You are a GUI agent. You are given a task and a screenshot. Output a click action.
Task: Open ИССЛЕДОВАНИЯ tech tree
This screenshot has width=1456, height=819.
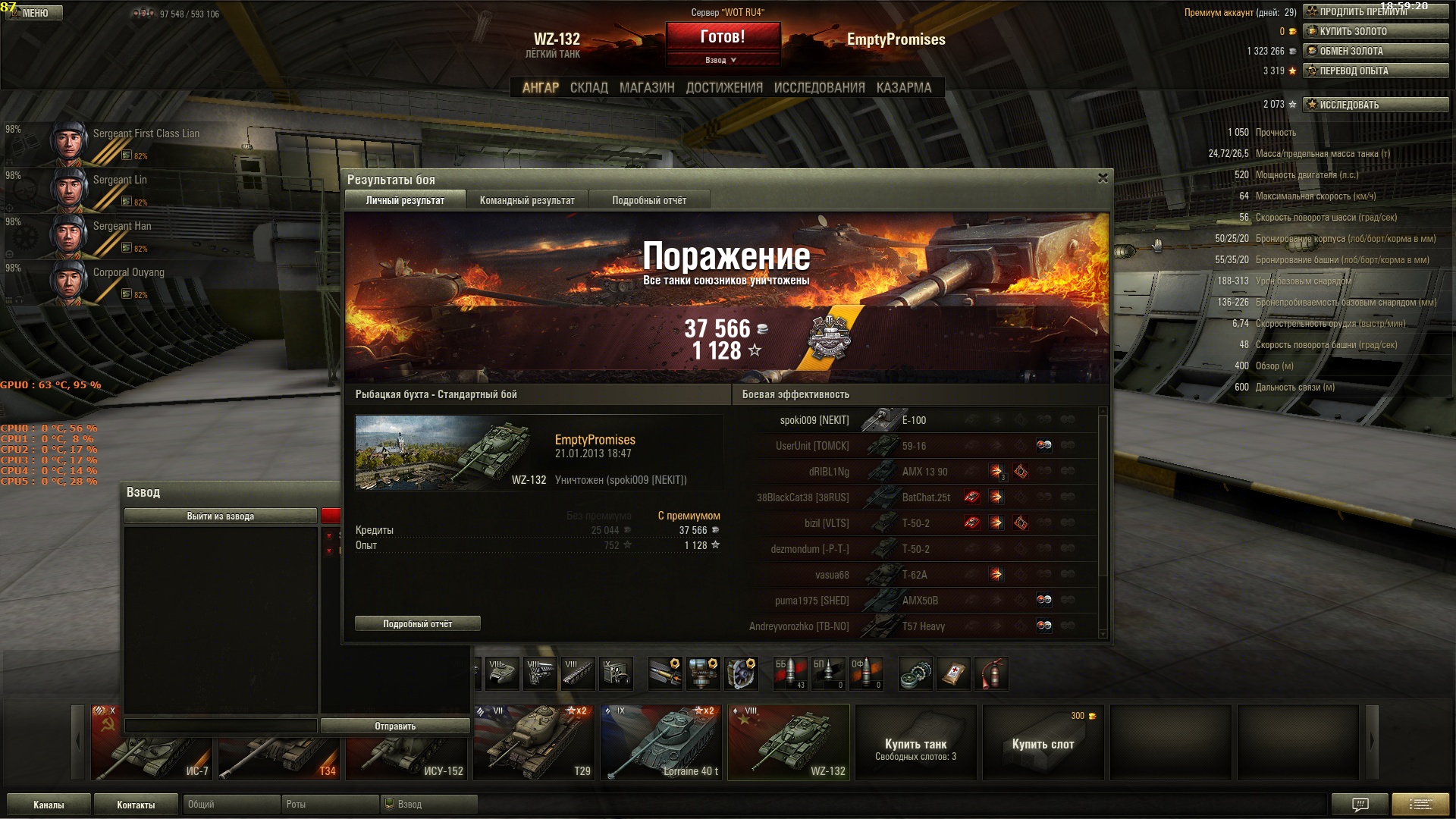(x=819, y=88)
